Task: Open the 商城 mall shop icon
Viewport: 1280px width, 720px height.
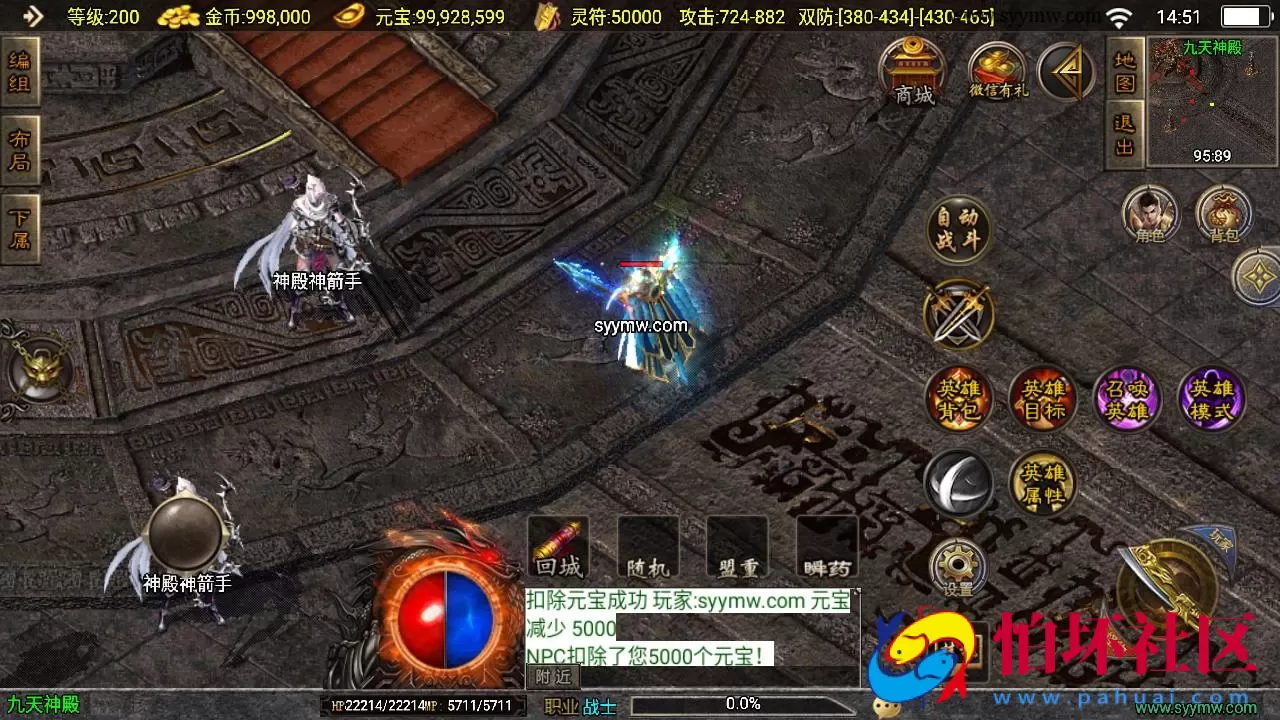Action: point(911,72)
